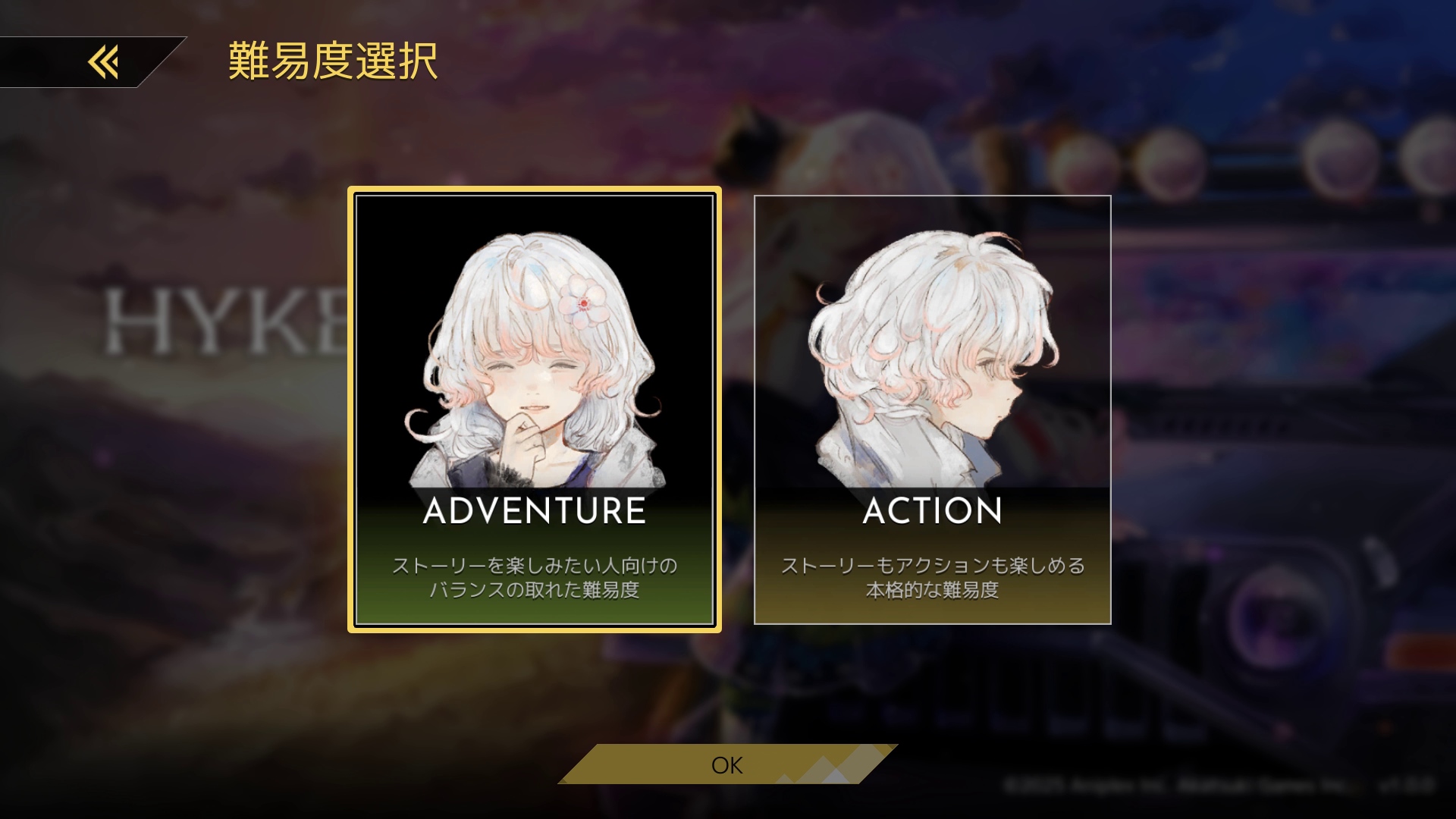Screen dimensions: 1456x819
Task: Click the ADVENTURE label text
Action: (534, 512)
